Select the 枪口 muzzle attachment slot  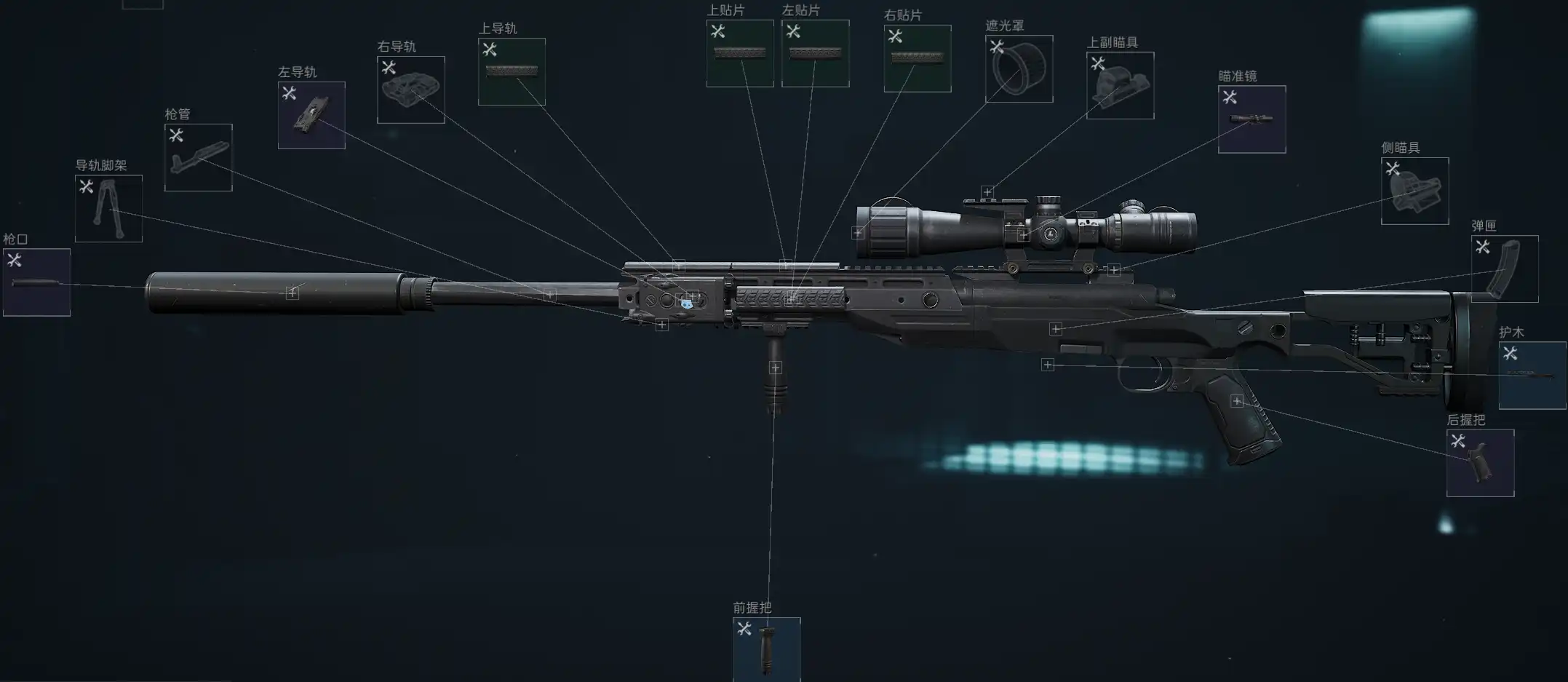(36, 282)
